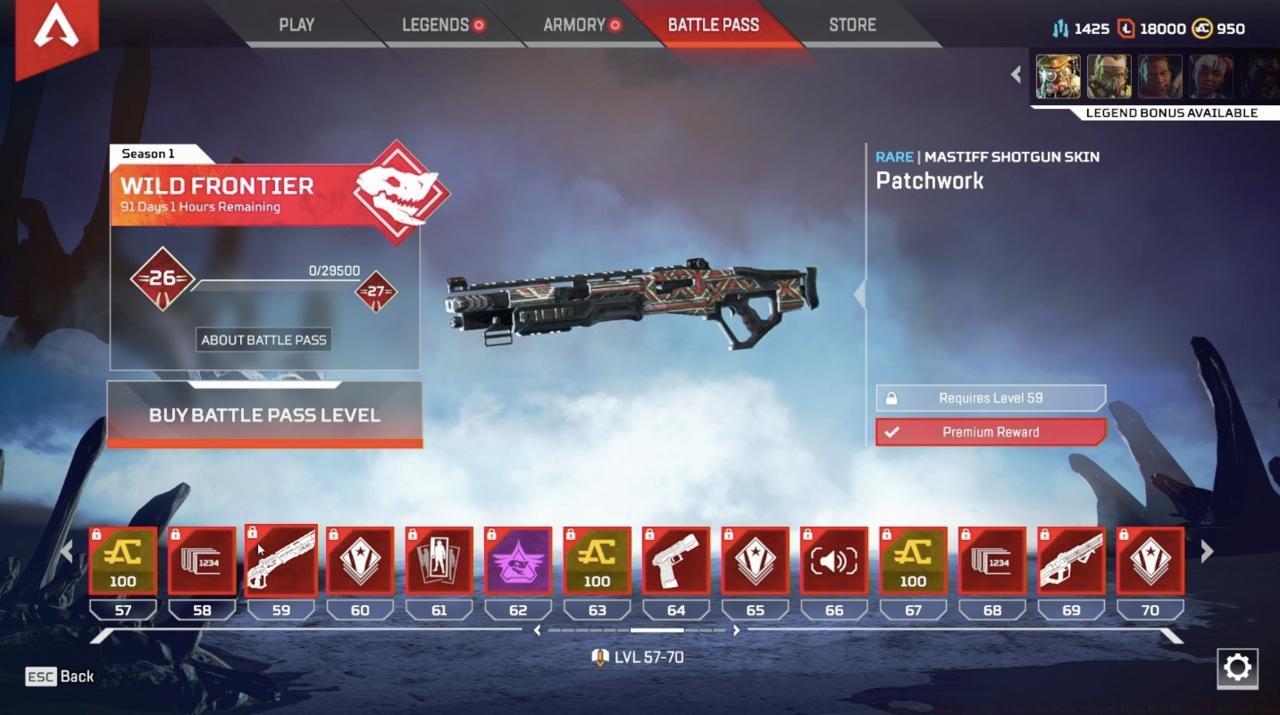The image size is (1280, 715).
Task: Open the gear settings menu
Action: (x=1237, y=668)
